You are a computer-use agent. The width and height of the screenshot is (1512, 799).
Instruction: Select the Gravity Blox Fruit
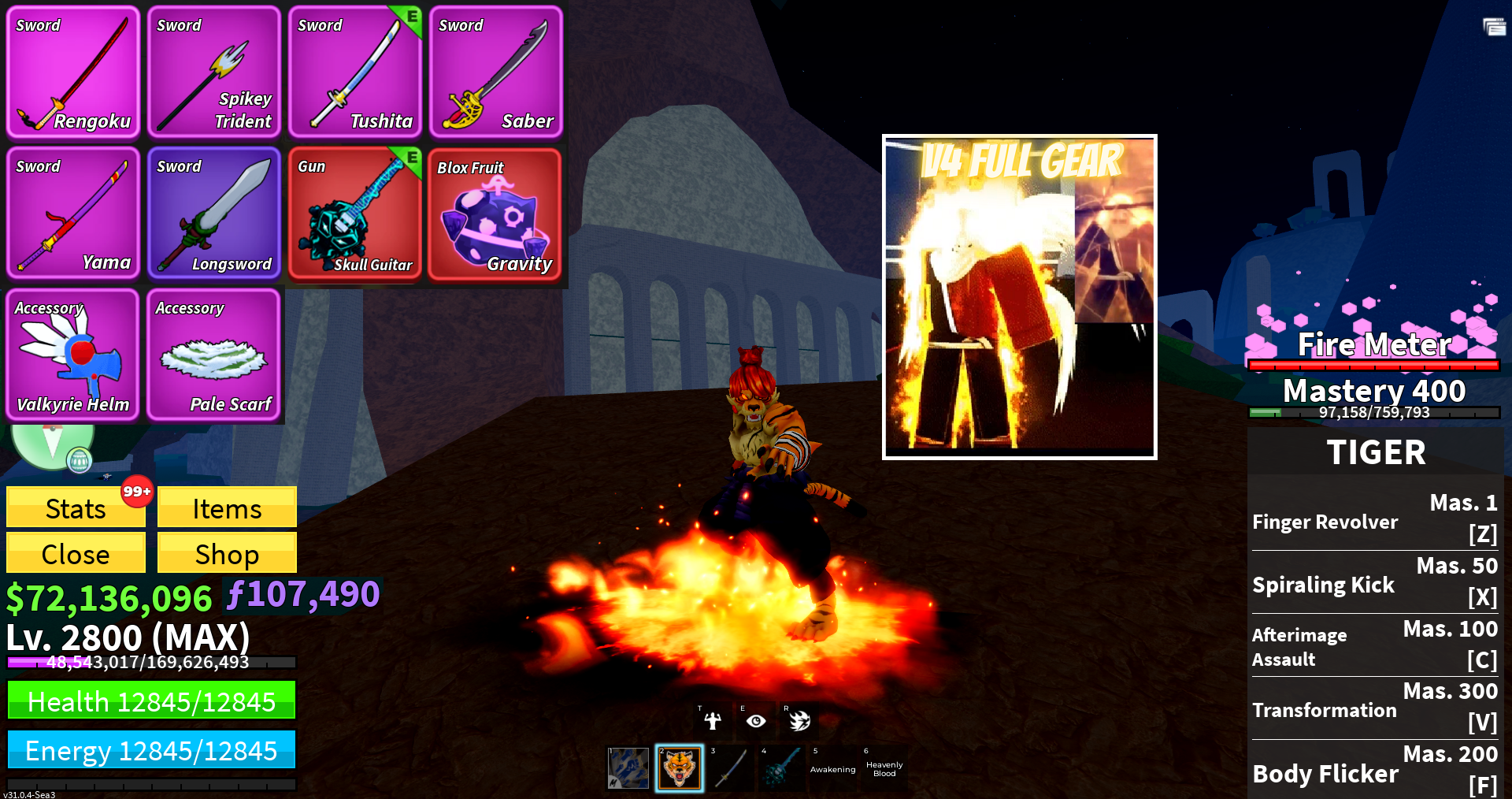click(495, 214)
